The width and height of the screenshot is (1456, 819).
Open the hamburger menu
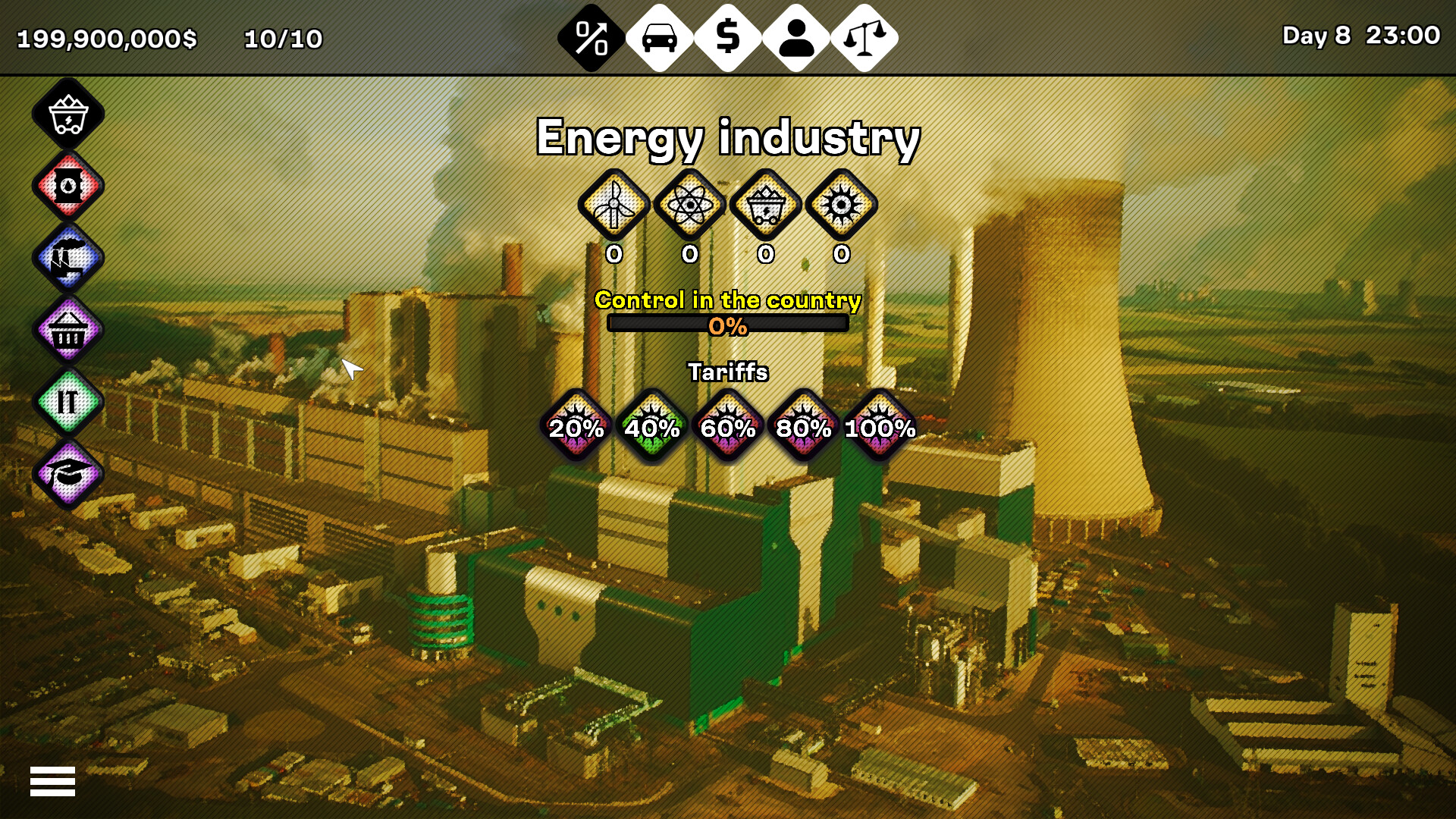click(53, 780)
